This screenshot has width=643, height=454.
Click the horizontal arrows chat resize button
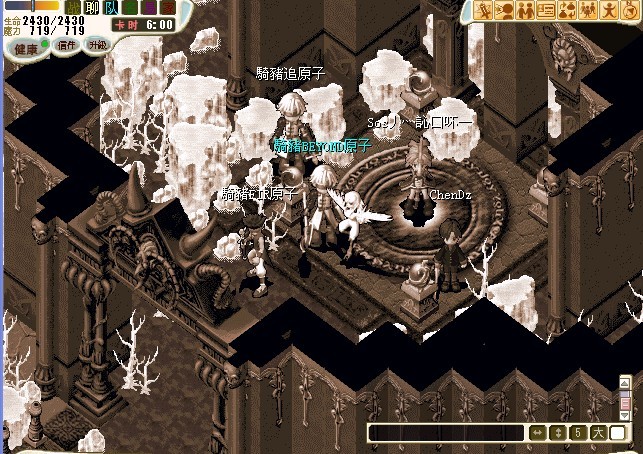[537, 433]
